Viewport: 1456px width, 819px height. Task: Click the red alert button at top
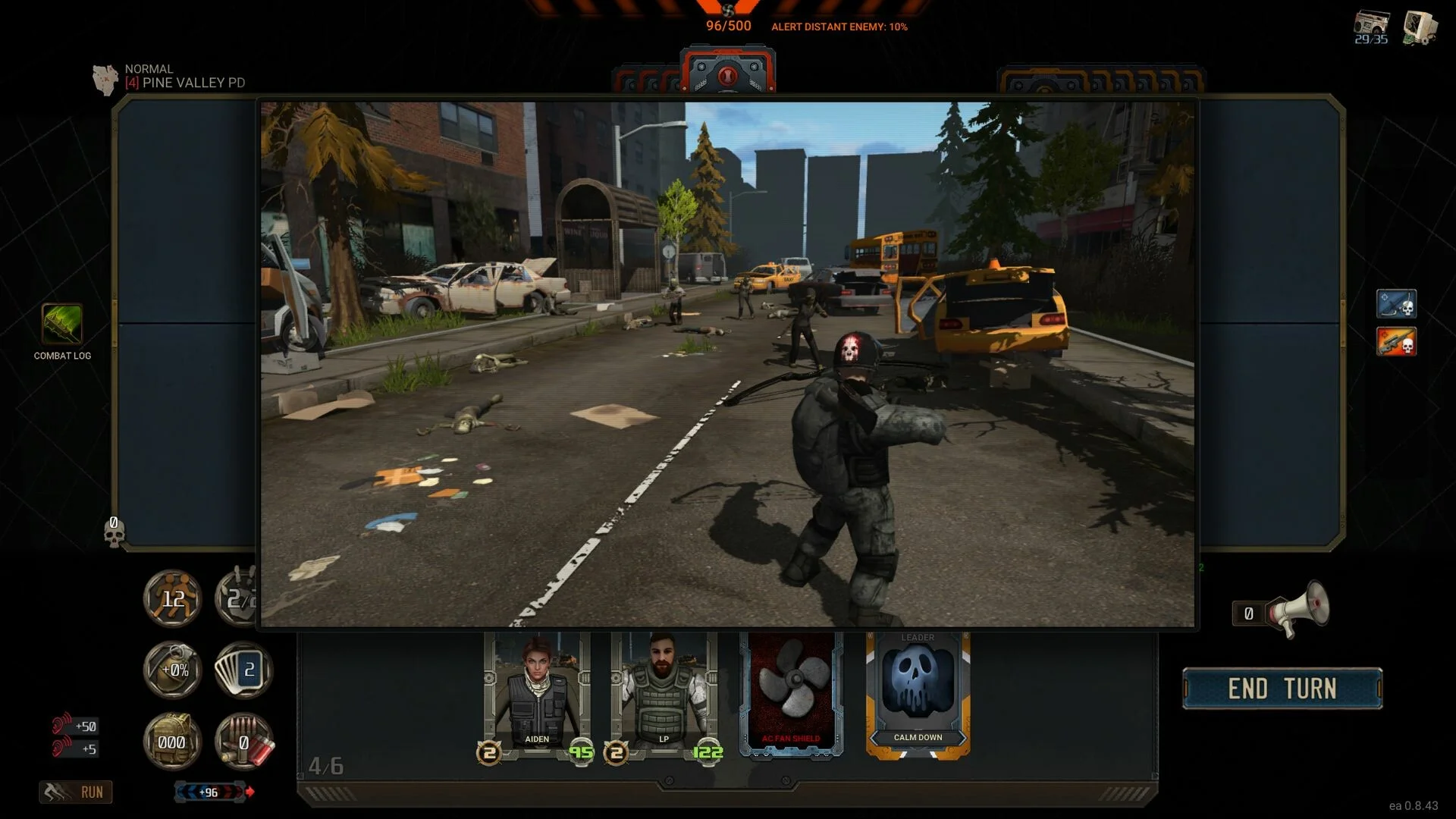[727, 75]
